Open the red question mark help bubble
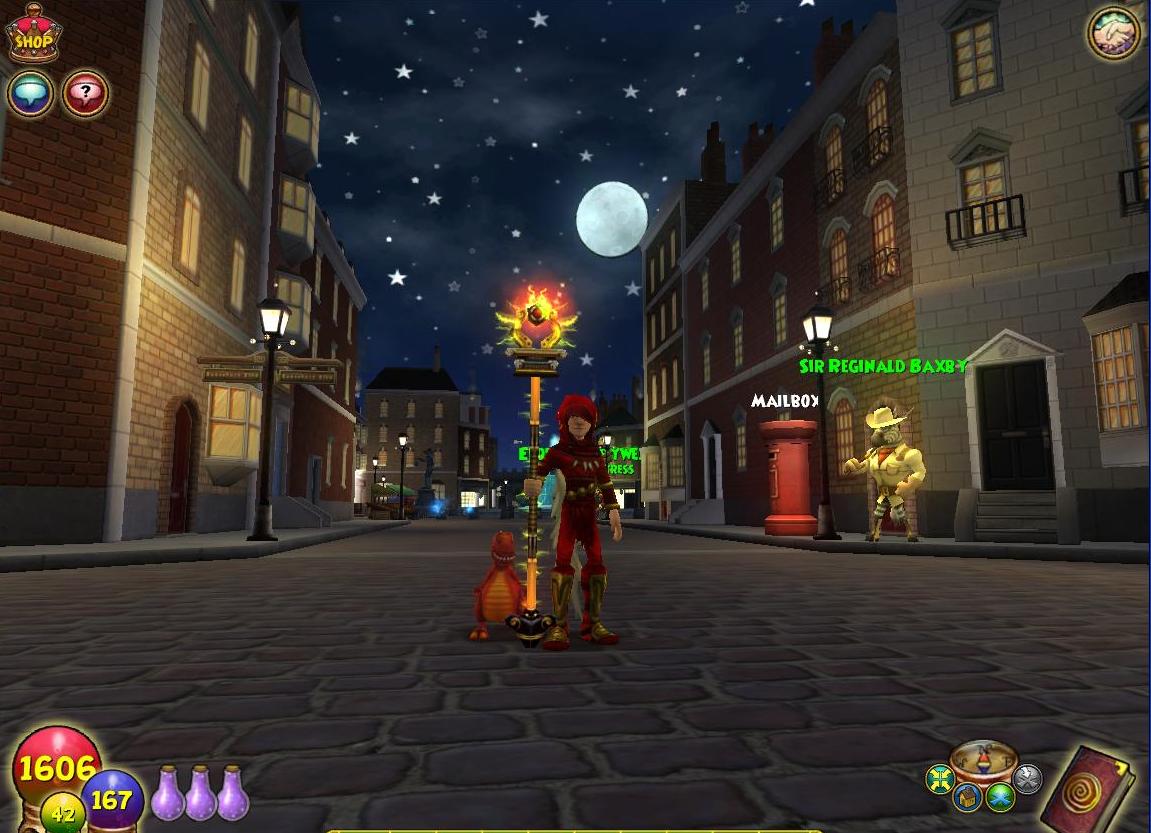 point(85,94)
